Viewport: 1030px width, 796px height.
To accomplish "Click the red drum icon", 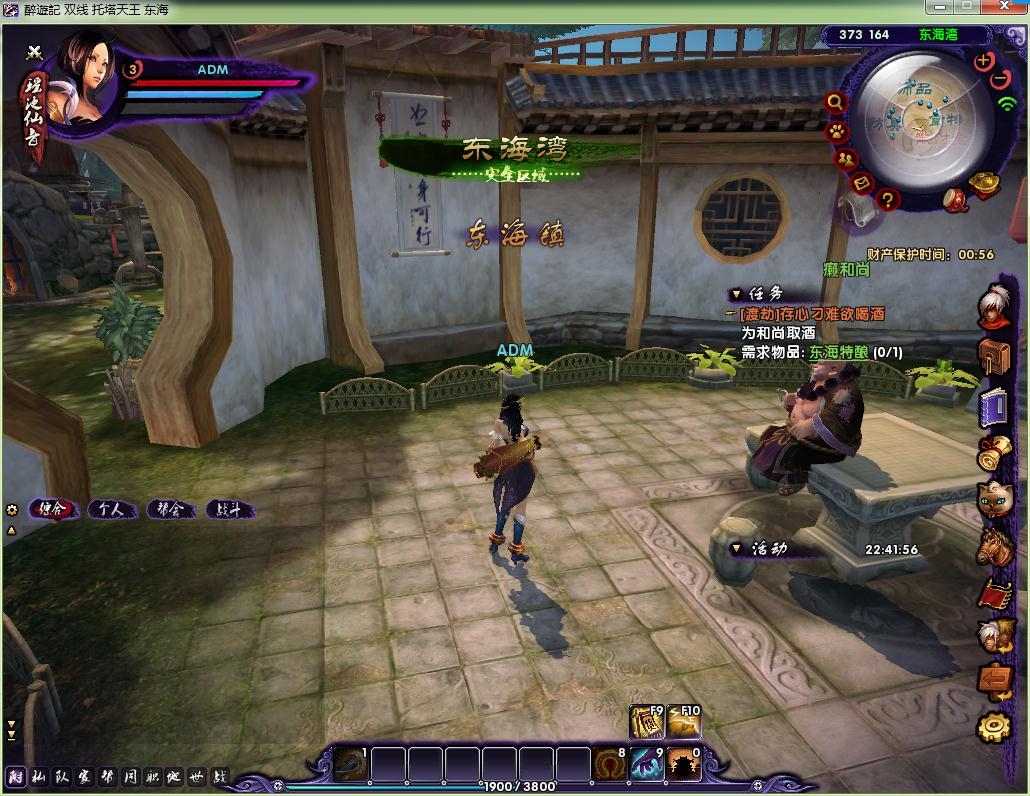I will coord(954,201).
